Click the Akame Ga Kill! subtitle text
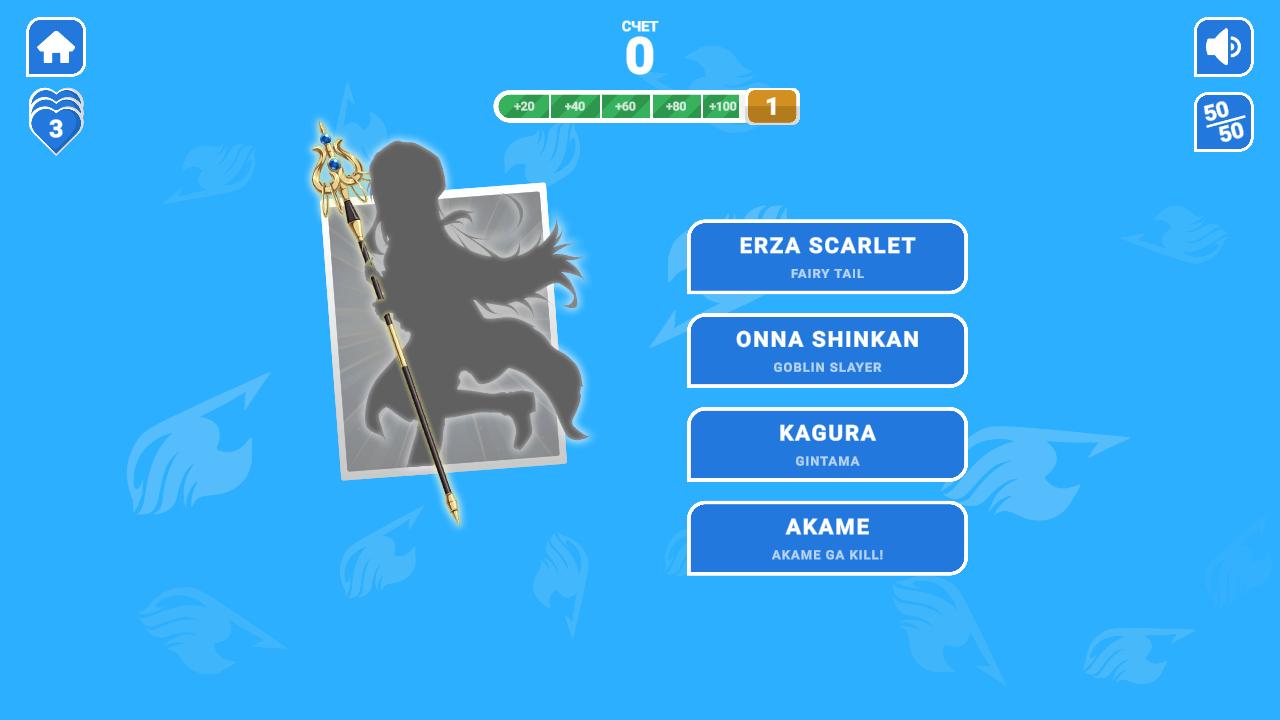This screenshot has height=720, width=1280. (x=827, y=555)
